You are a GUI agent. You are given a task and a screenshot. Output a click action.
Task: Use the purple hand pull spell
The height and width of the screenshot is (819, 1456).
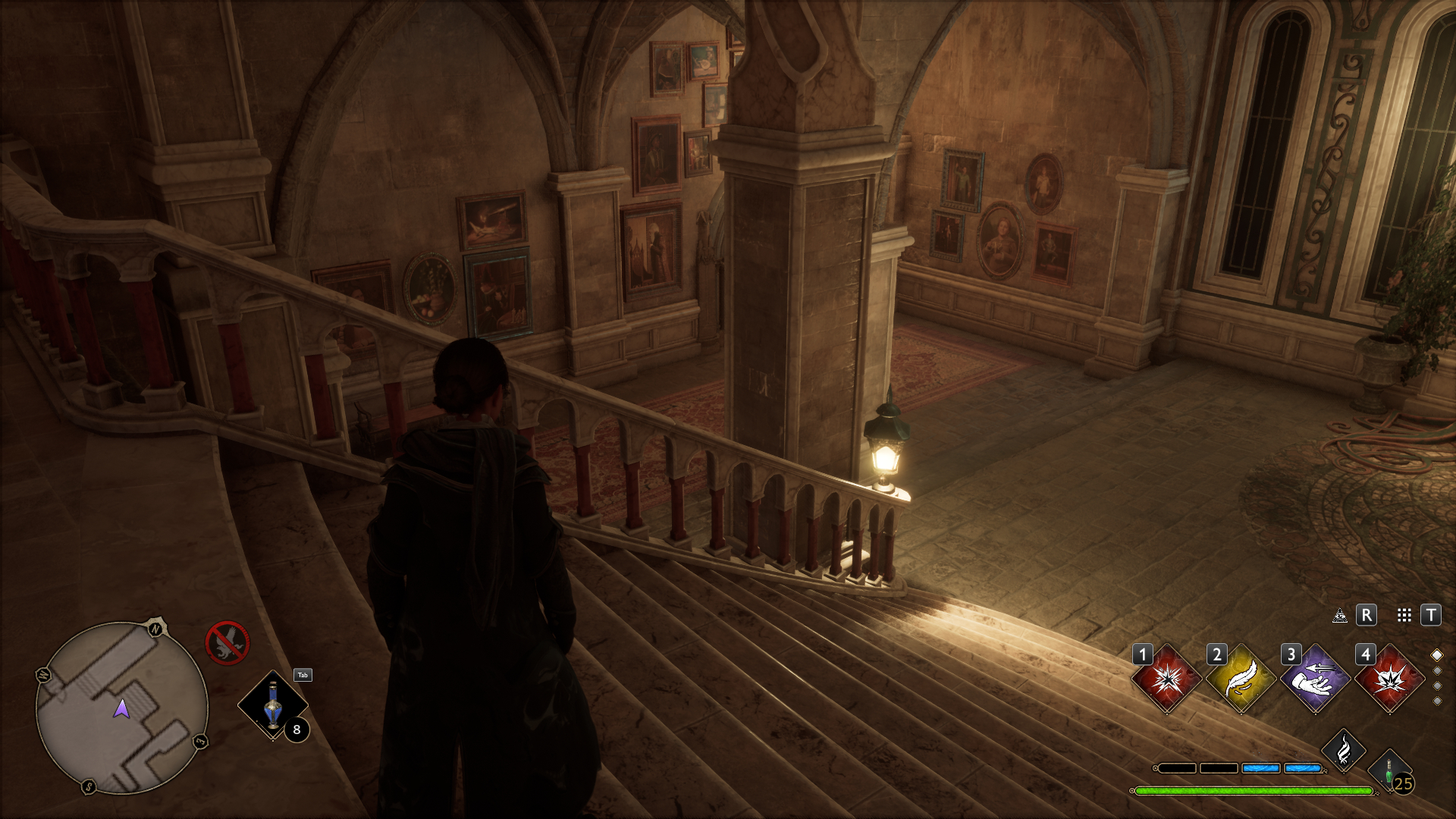tap(1315, 679)
